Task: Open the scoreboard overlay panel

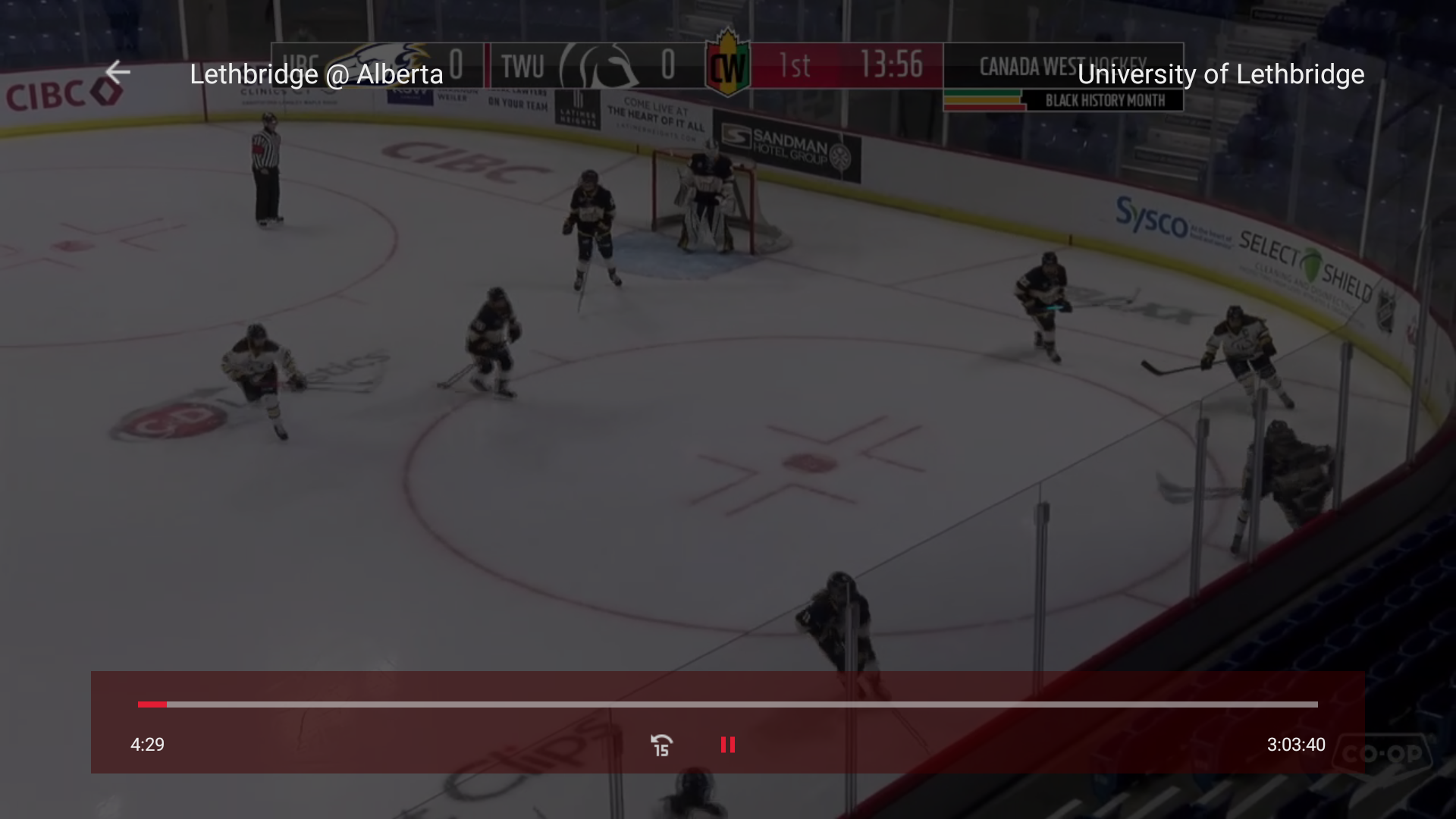Action: click(726, 67)
